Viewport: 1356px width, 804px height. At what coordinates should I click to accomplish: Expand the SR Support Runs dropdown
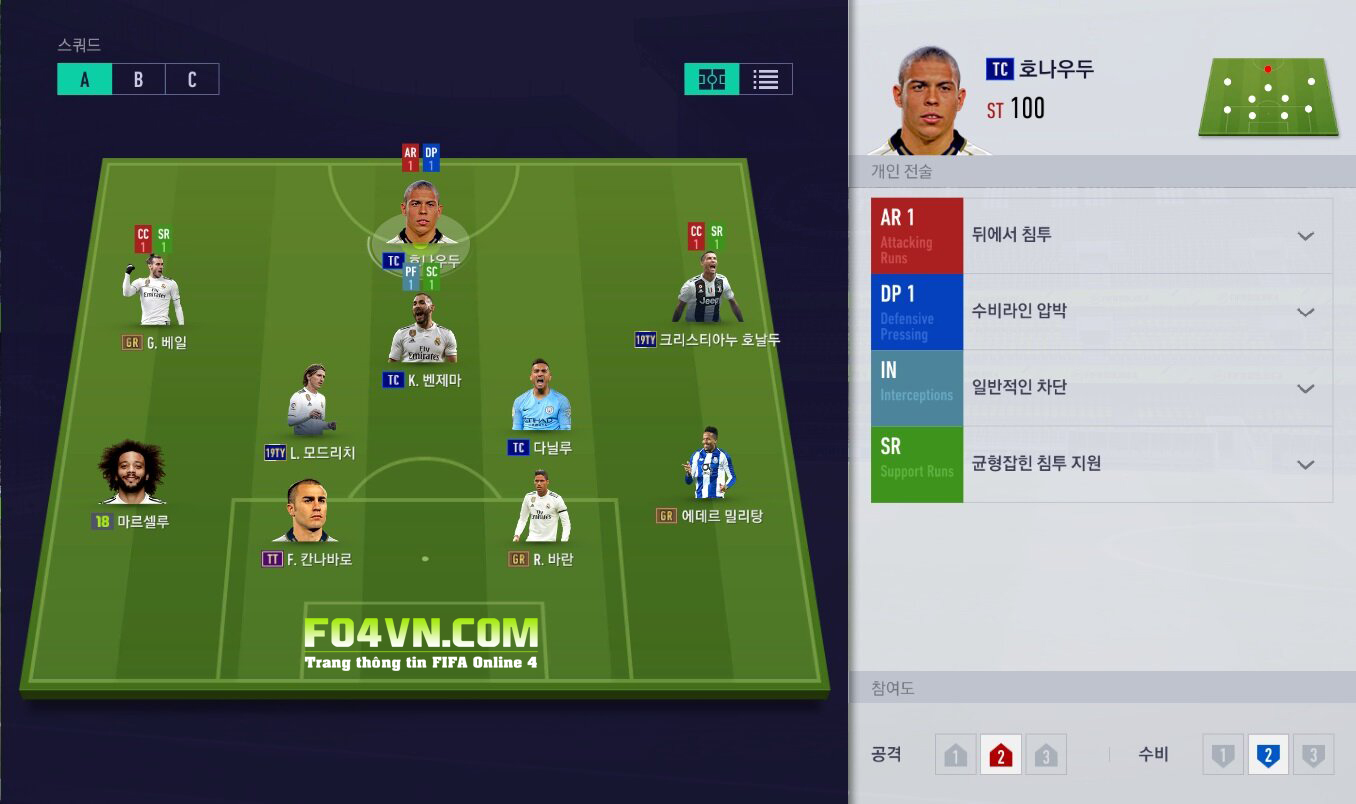click(1305, 464)
